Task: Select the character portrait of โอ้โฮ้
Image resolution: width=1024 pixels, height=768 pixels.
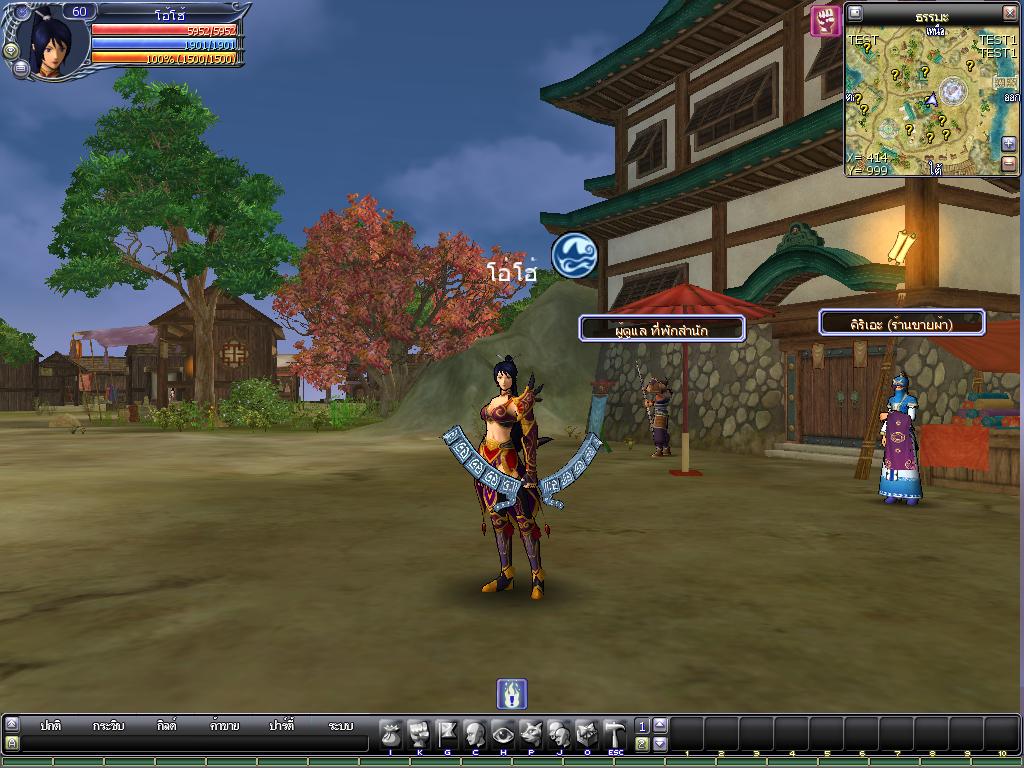Action: 50,42
